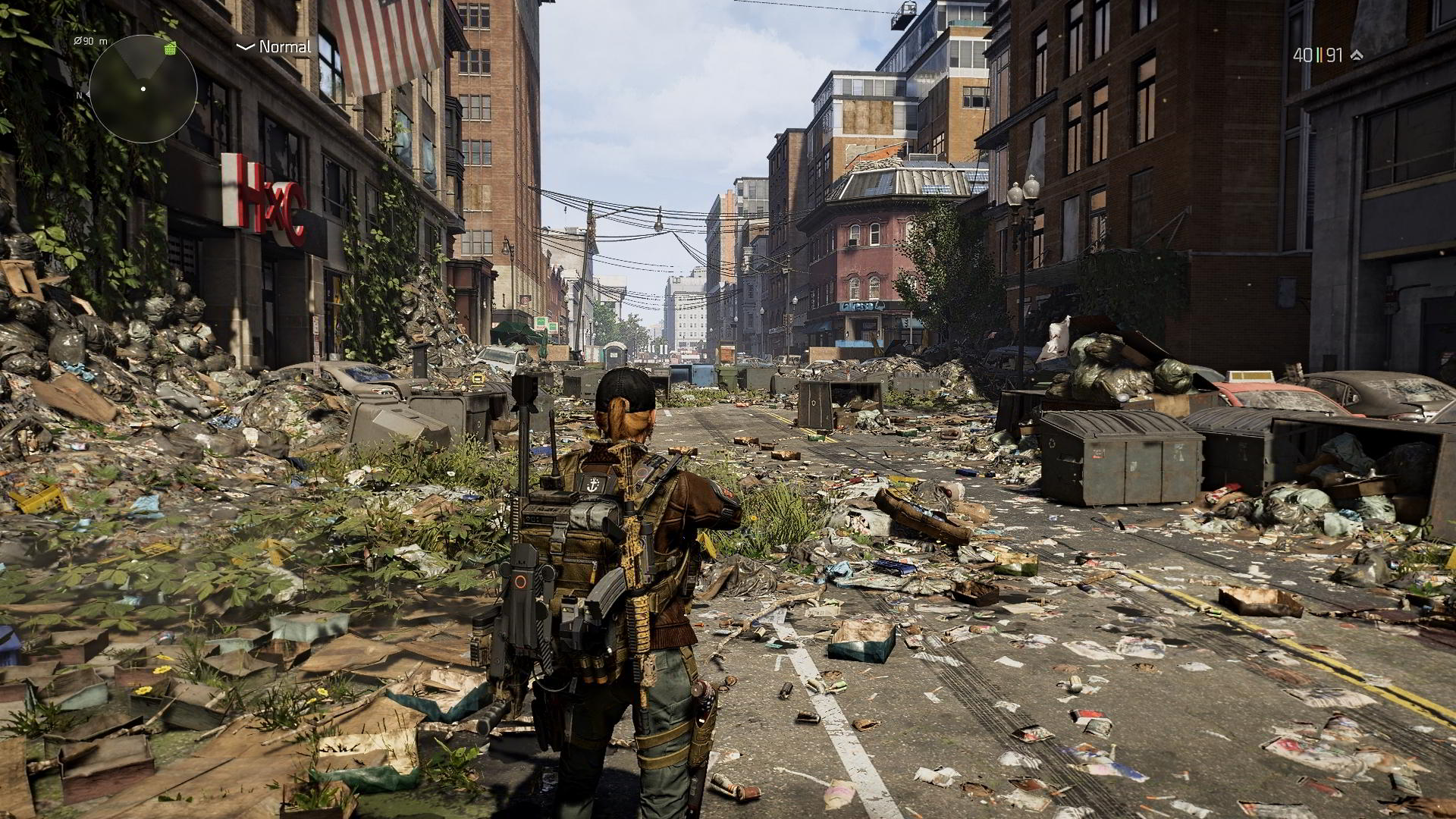Click the rank chevron icon beside the ammo counter

pyautogui.click(x=1357, y=54)
